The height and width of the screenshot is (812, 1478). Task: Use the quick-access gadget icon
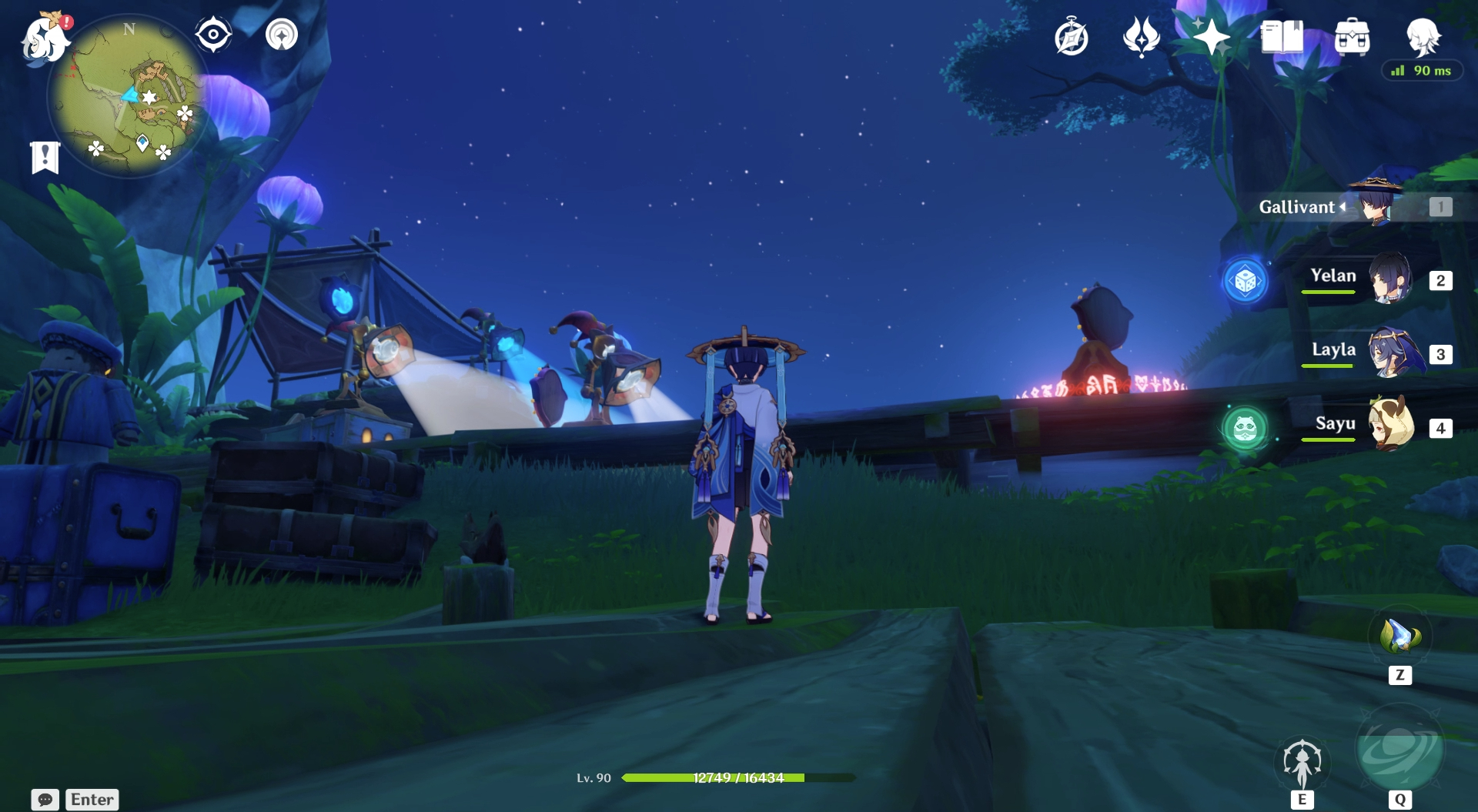[1399, 637]
